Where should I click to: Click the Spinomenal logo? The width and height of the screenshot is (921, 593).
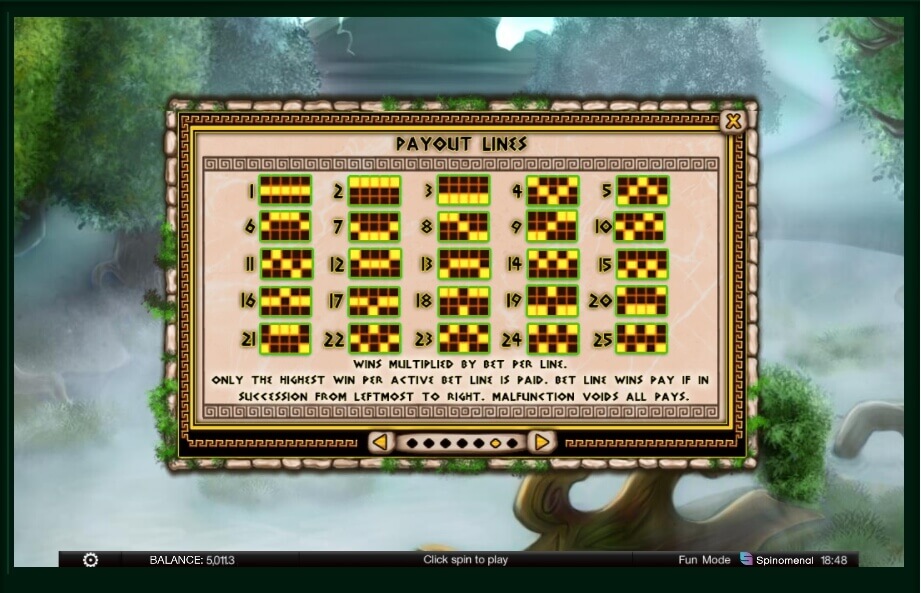pos(778,560)
